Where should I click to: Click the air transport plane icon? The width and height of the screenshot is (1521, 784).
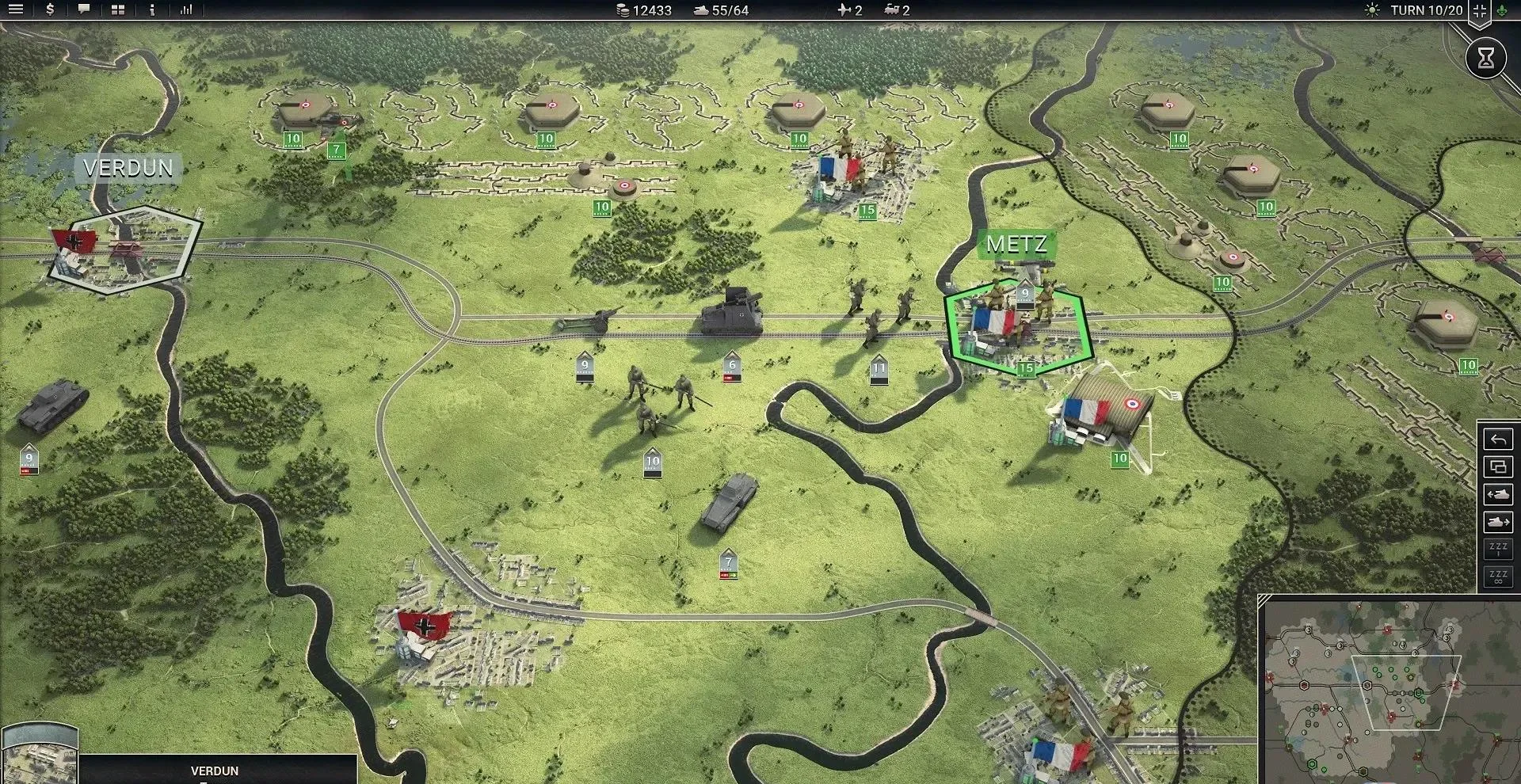pyautogui.click(x=844, y=10)
